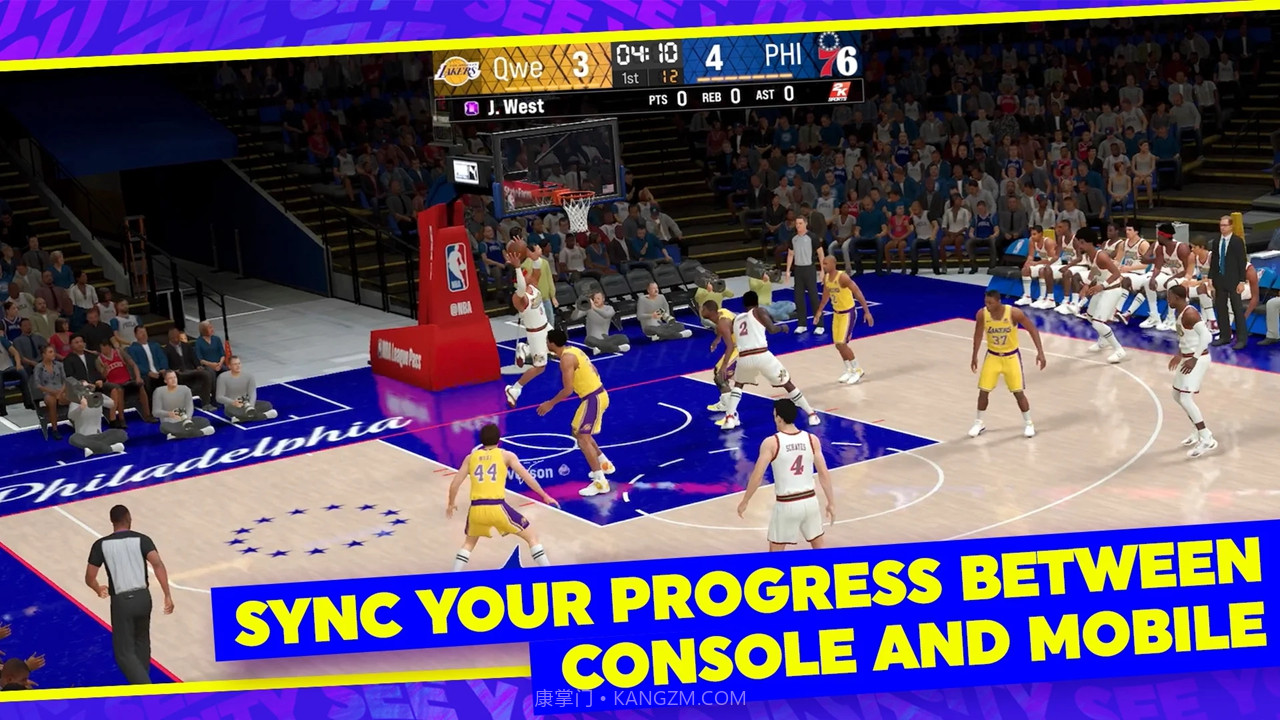Click the State Farm logo on the backboard
1280x720 pixels.
click(516, 191)
